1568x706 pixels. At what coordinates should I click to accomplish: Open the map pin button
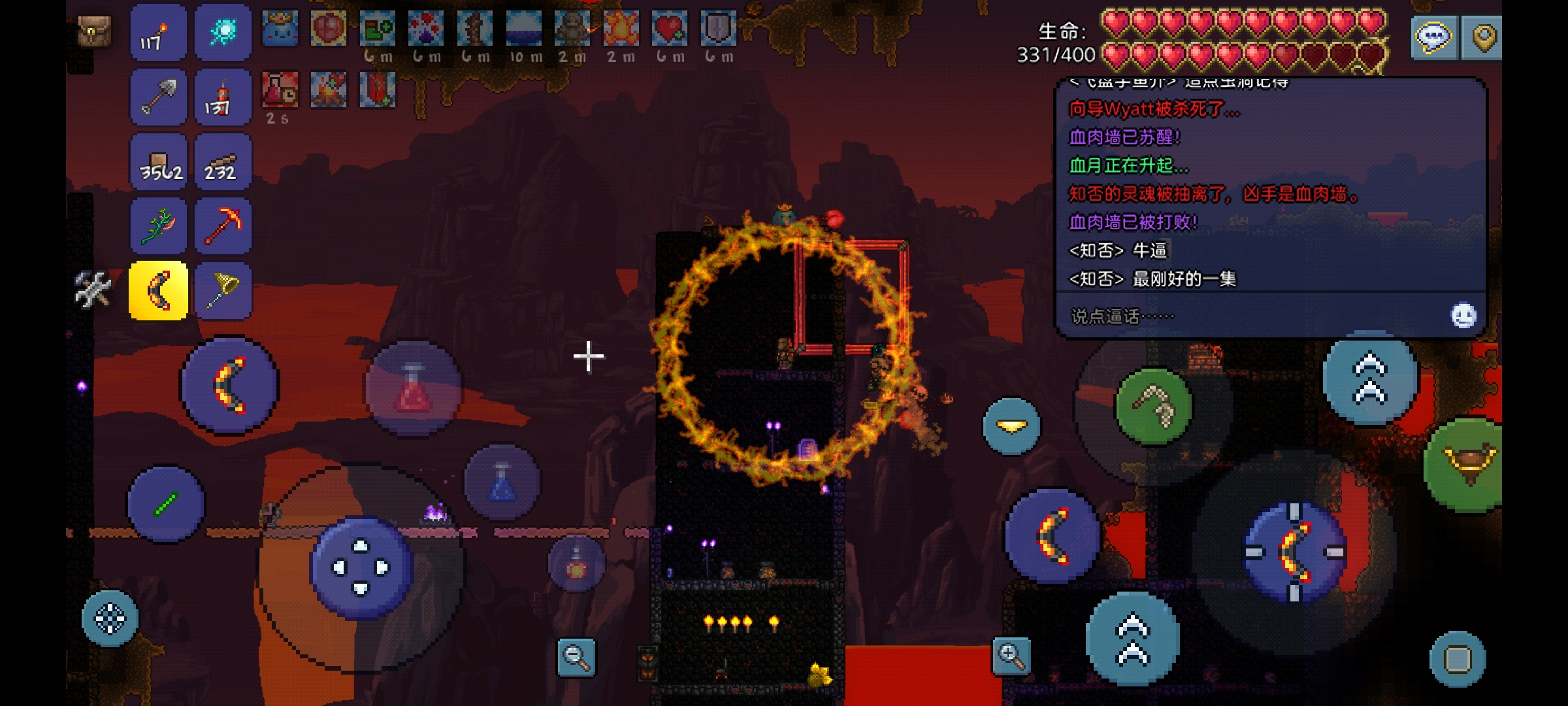tap(1482, 37)
